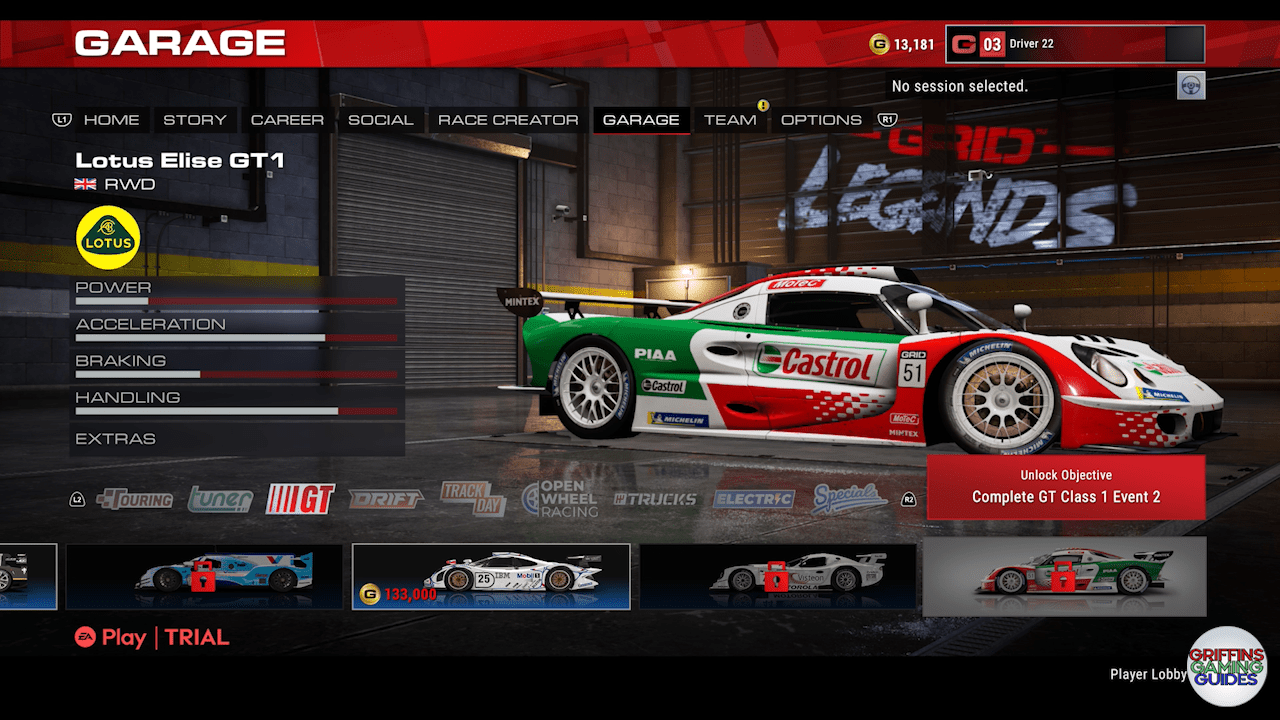The height and width of the screenshot is (720, 1280).
Task: Open the Options menu
Action: click(x=822, y=119)
